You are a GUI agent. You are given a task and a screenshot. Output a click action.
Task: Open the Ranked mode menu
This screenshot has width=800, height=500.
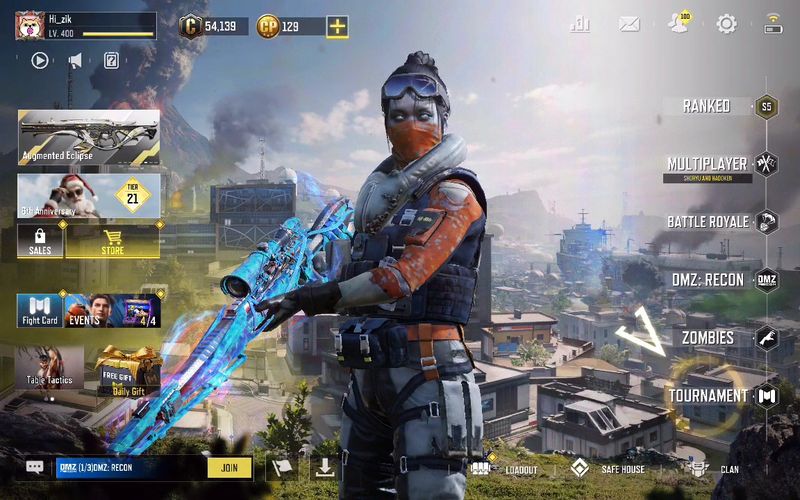click(x=707, y=106)
